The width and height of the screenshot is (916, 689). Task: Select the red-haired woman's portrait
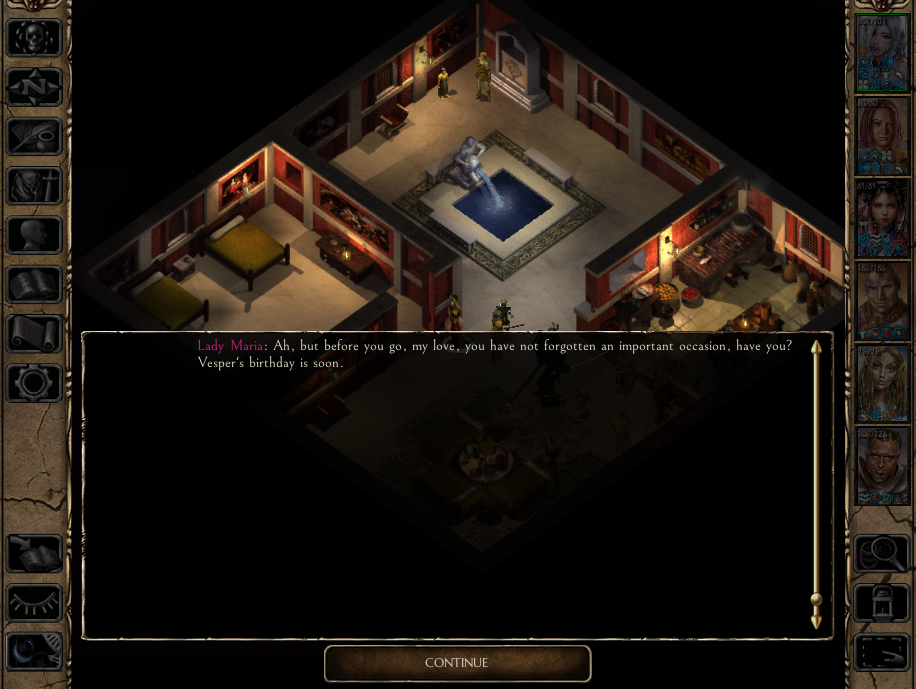click(x=882, y=137)
